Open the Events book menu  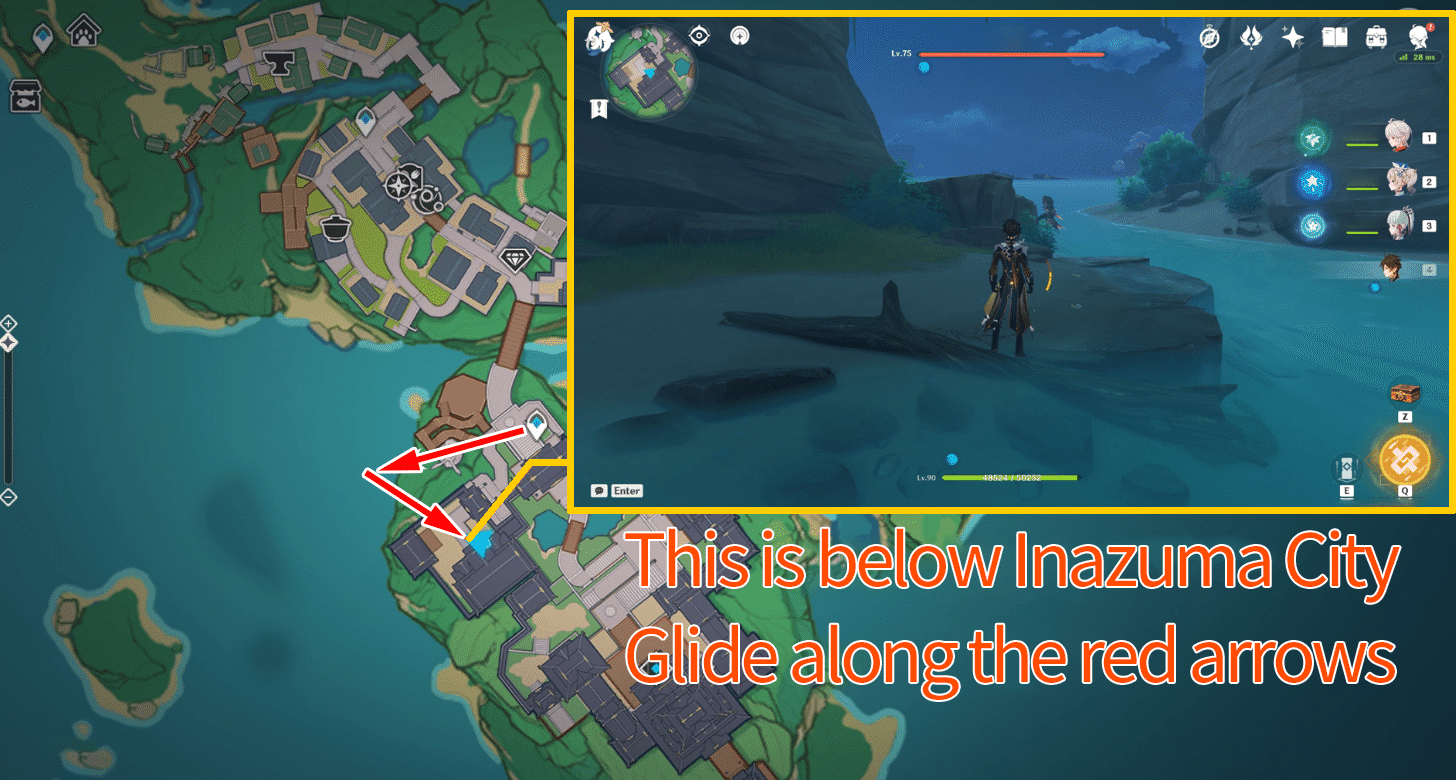(x=1334, y=36)
